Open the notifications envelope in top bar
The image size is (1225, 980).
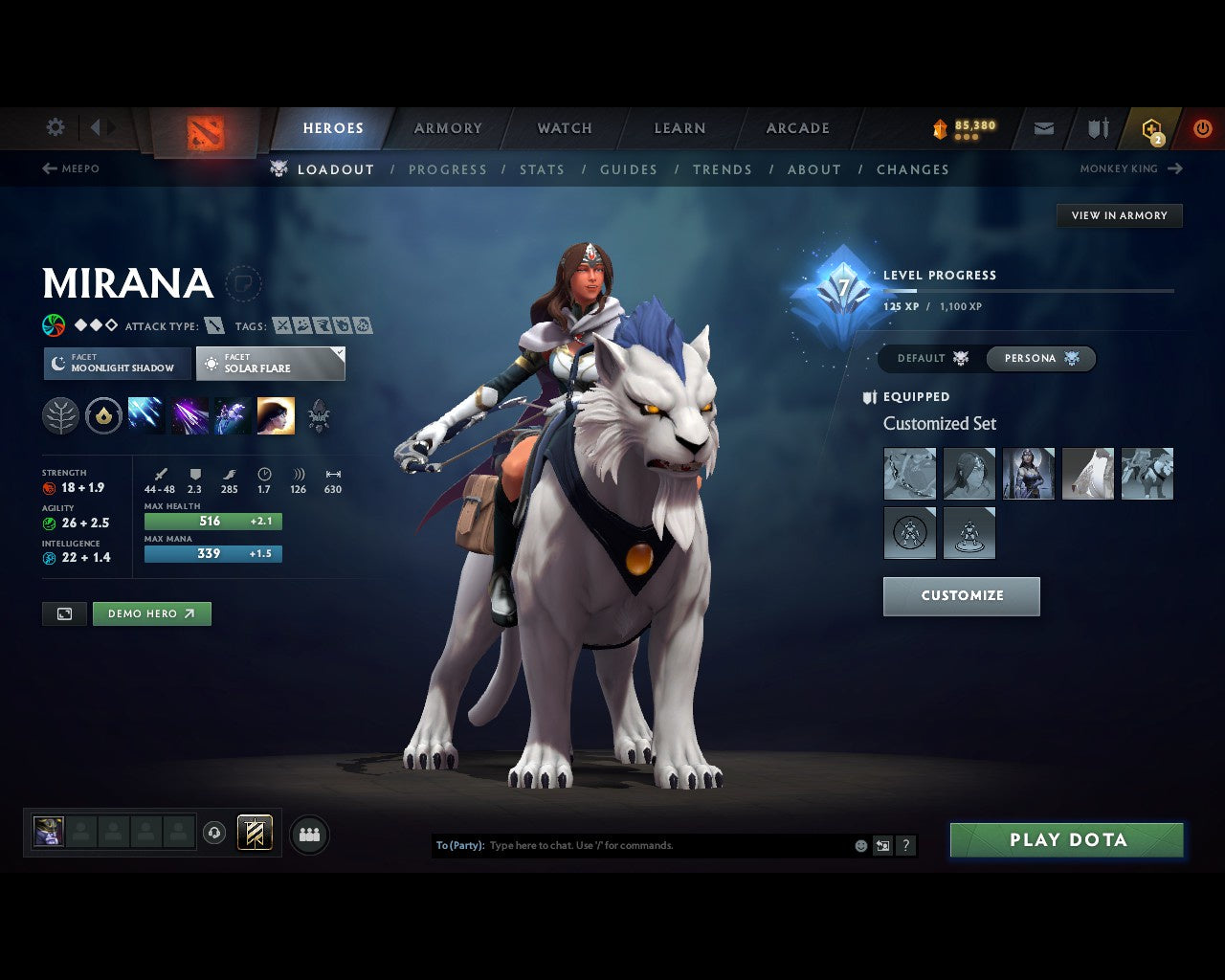[1042, 127]
